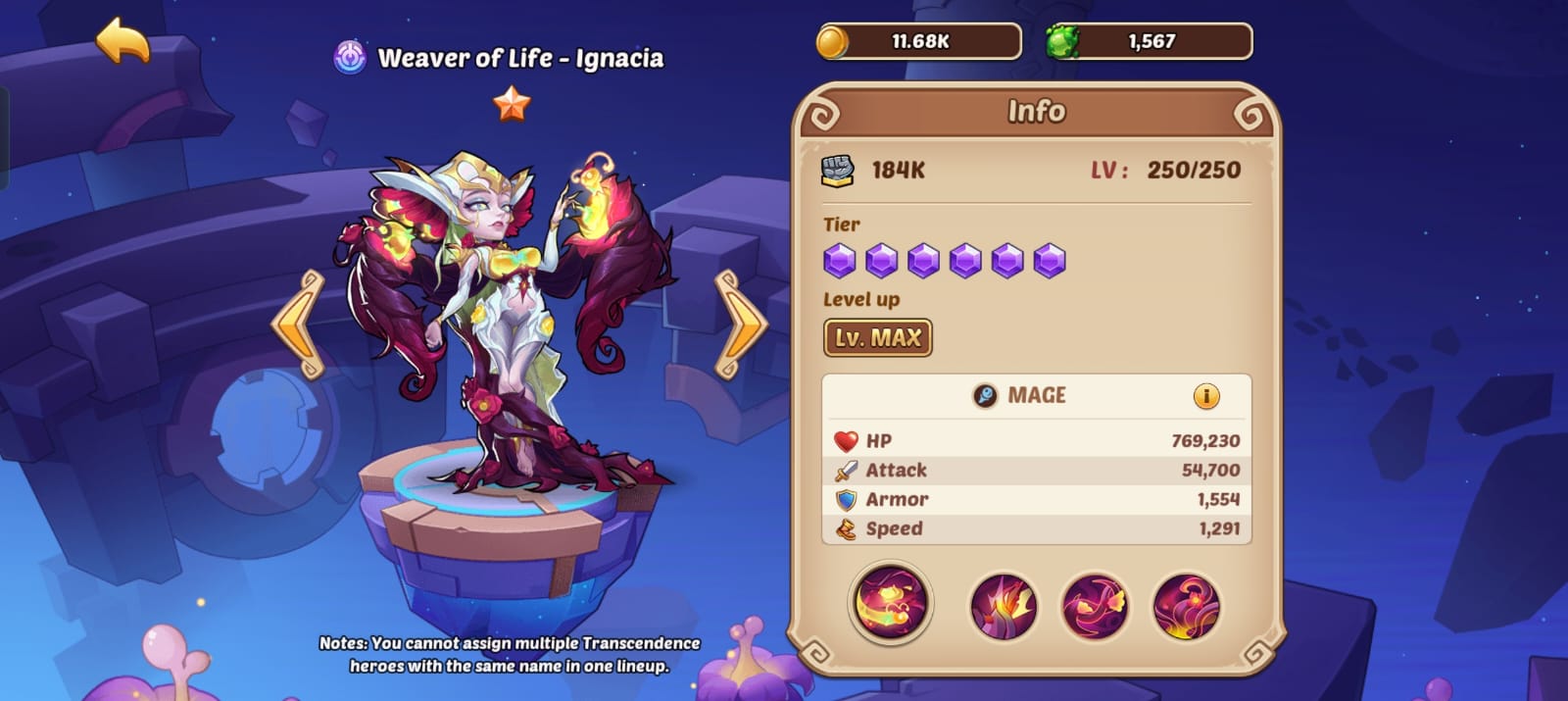View the crescent swirl passive skill
Viewport: 1568px width, 701px height.
point(1095,607)
